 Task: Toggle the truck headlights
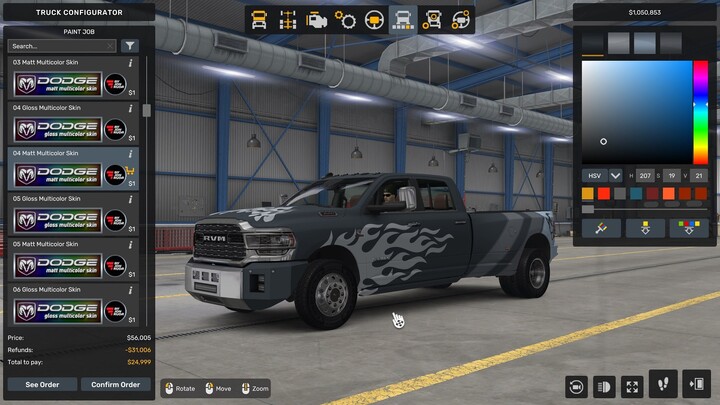click(604, 385)
